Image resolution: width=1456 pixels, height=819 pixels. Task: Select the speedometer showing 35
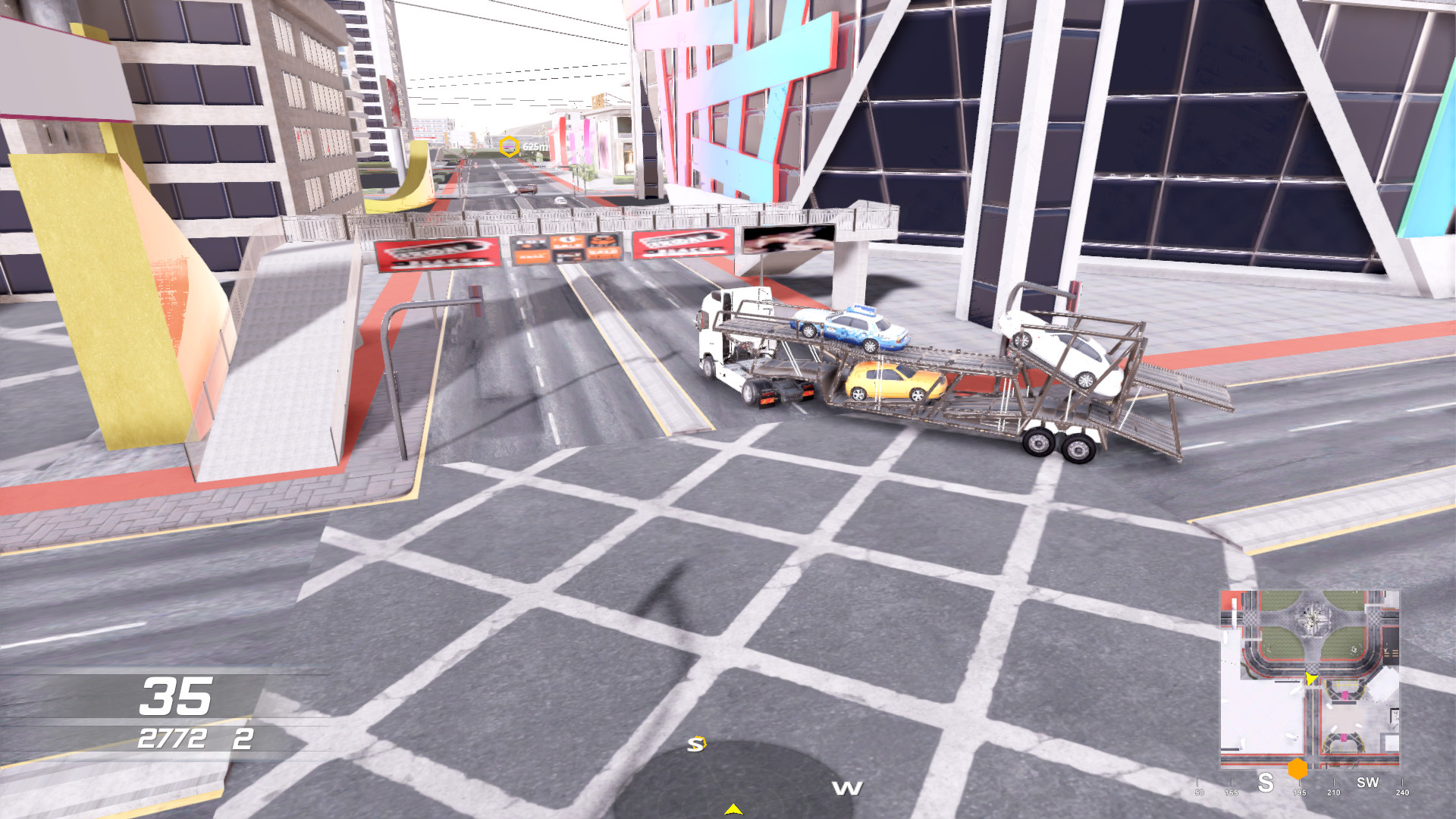(175, 695)
